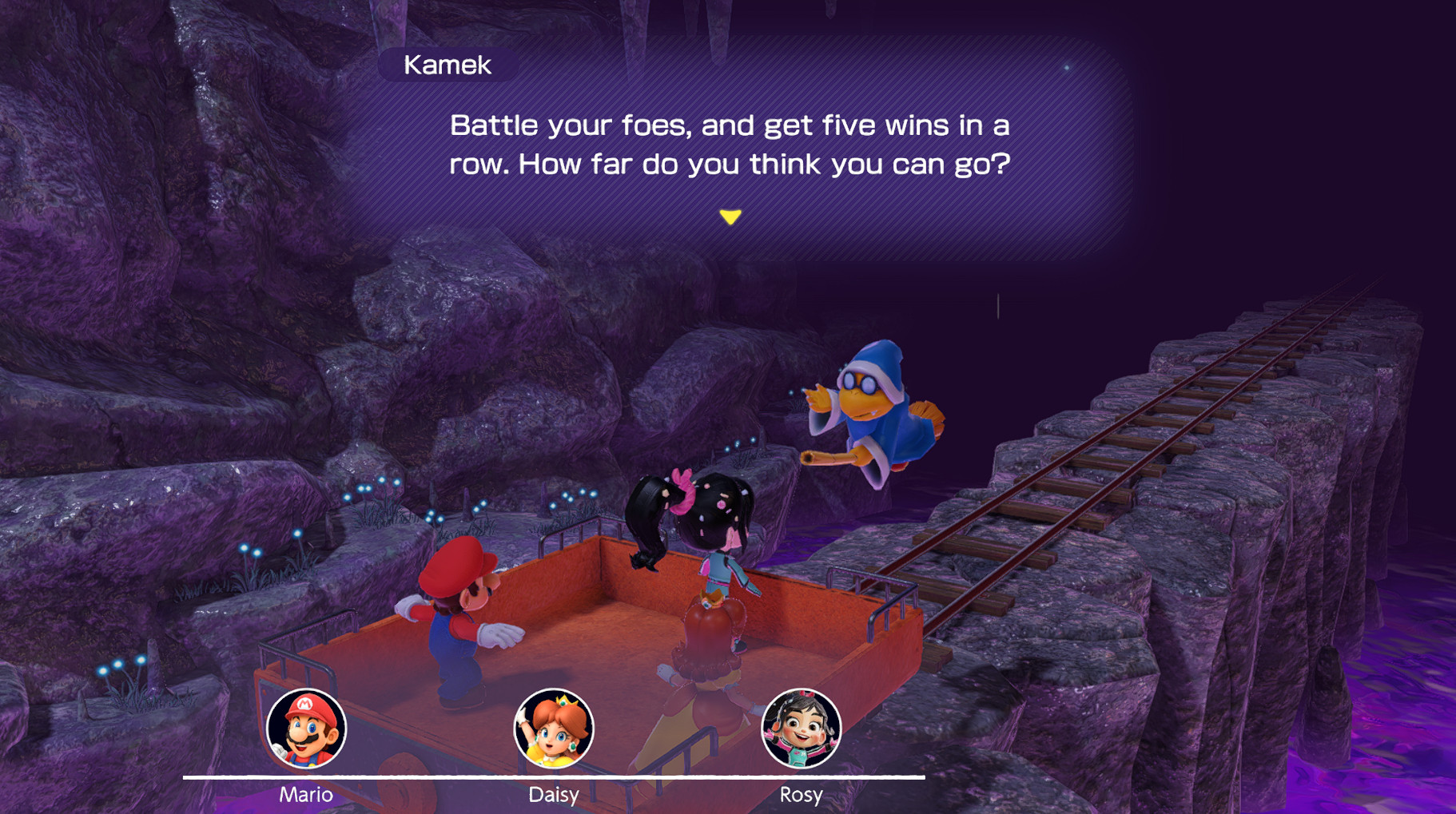Click the yellow advance arrow in the dialogue box
Image resolution: width=1456 pixels, height=814 pixels.
coord(730,216)
